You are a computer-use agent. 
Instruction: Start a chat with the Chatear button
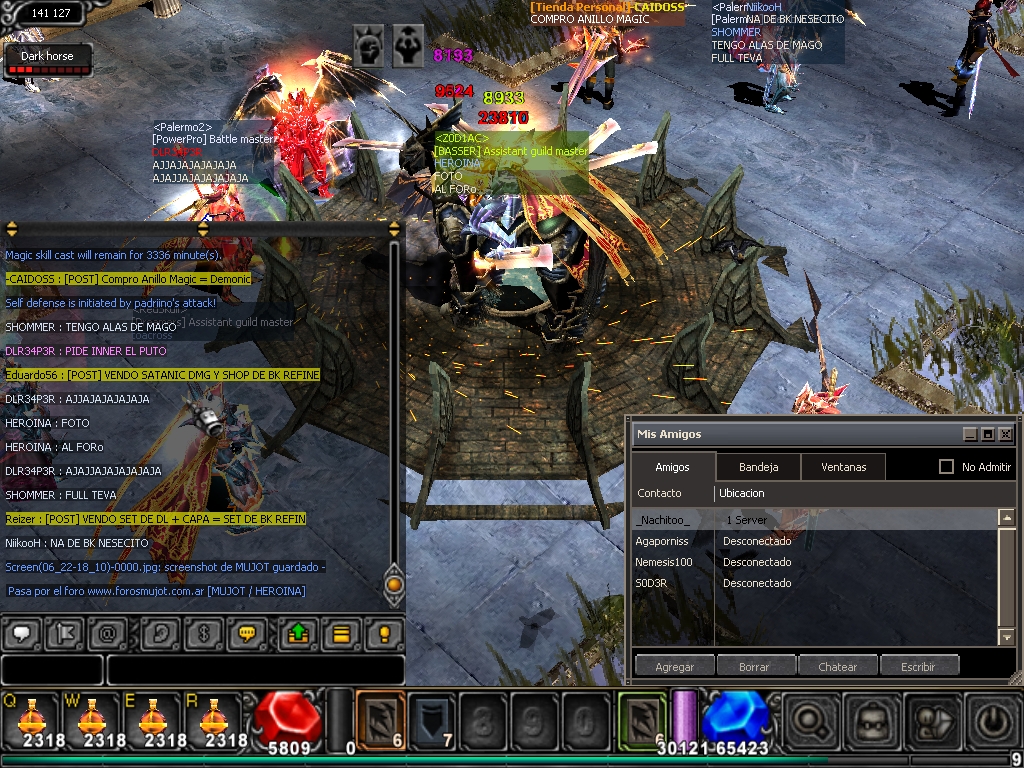838,667
